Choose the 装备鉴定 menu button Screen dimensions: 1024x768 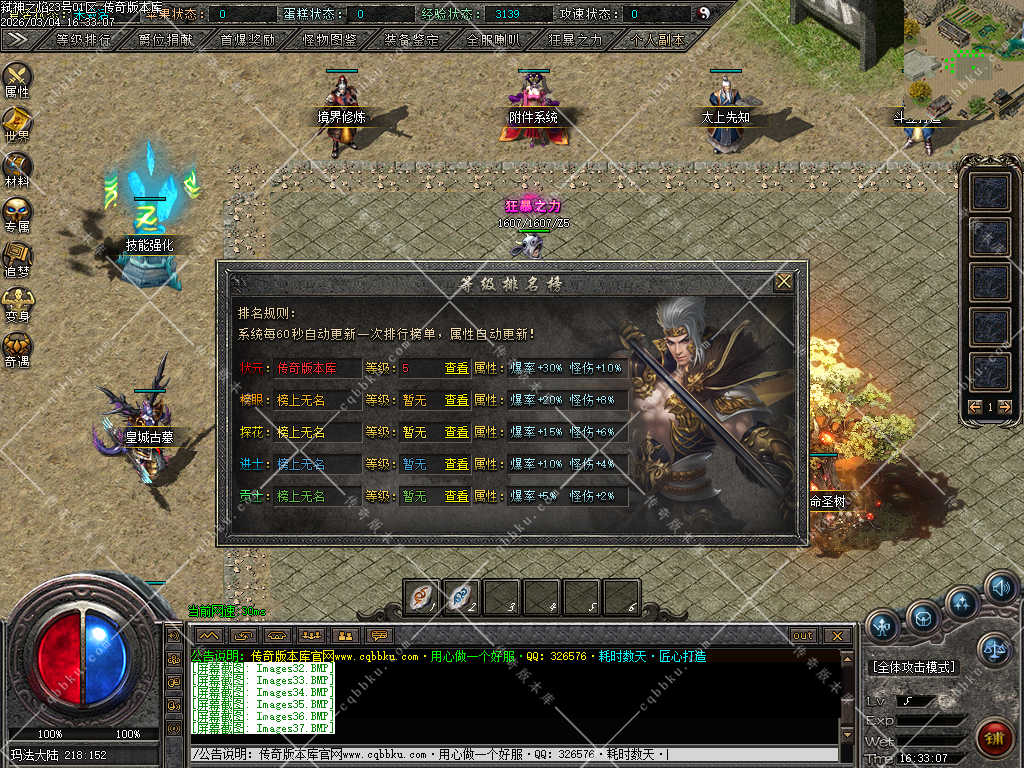[411, 40]
